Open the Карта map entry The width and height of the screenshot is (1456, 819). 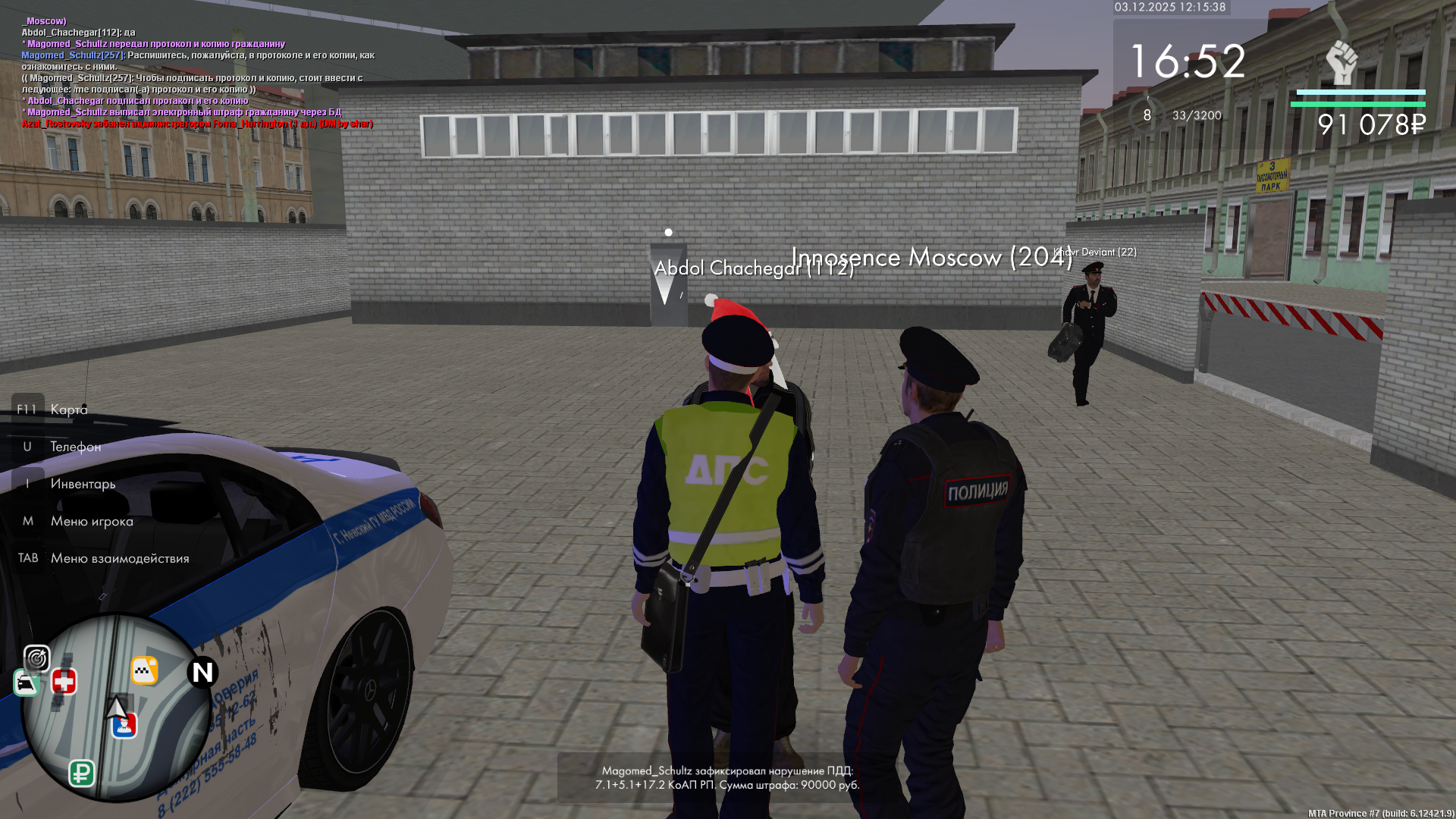coord(68,409)
